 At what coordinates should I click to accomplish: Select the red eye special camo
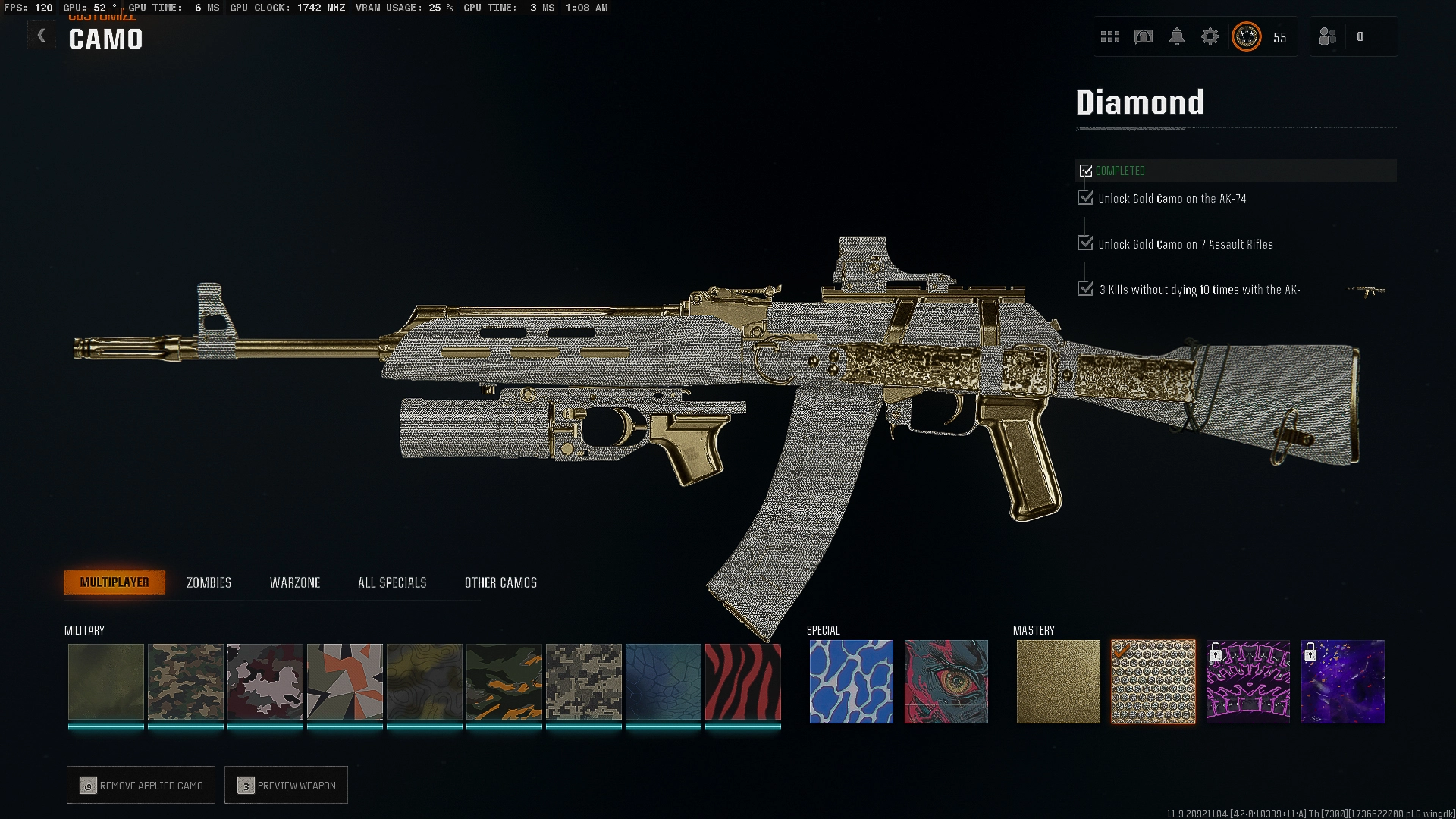pyautogui.click(x=946, y=681)
